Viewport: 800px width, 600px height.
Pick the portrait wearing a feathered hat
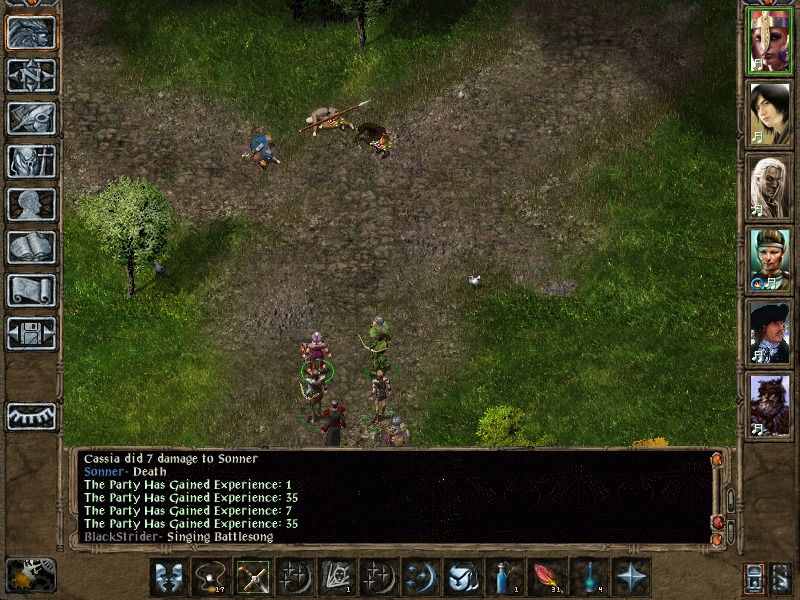(770, 331)
